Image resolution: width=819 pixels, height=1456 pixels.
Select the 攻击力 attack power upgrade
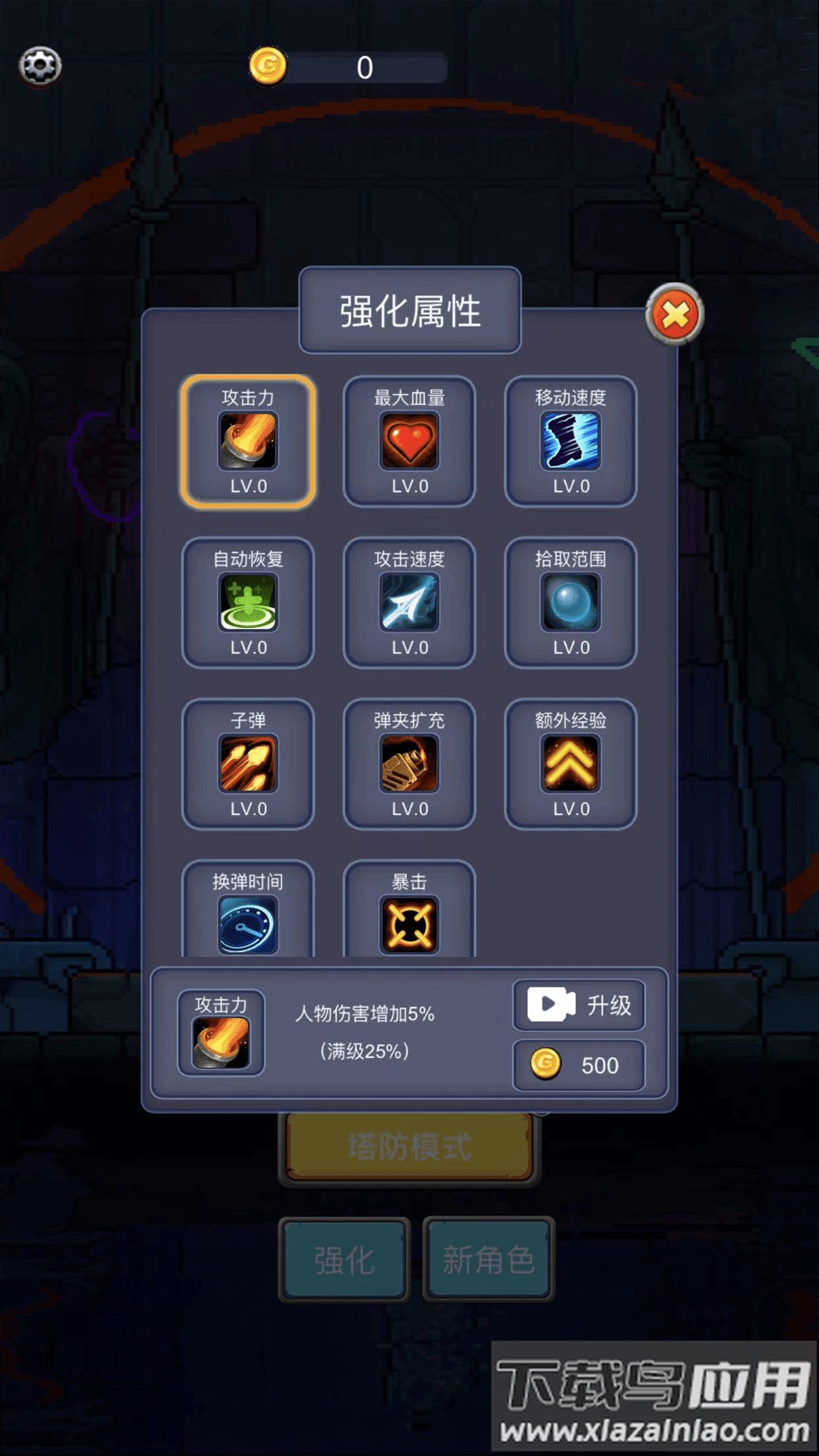(x=248, y=441)
